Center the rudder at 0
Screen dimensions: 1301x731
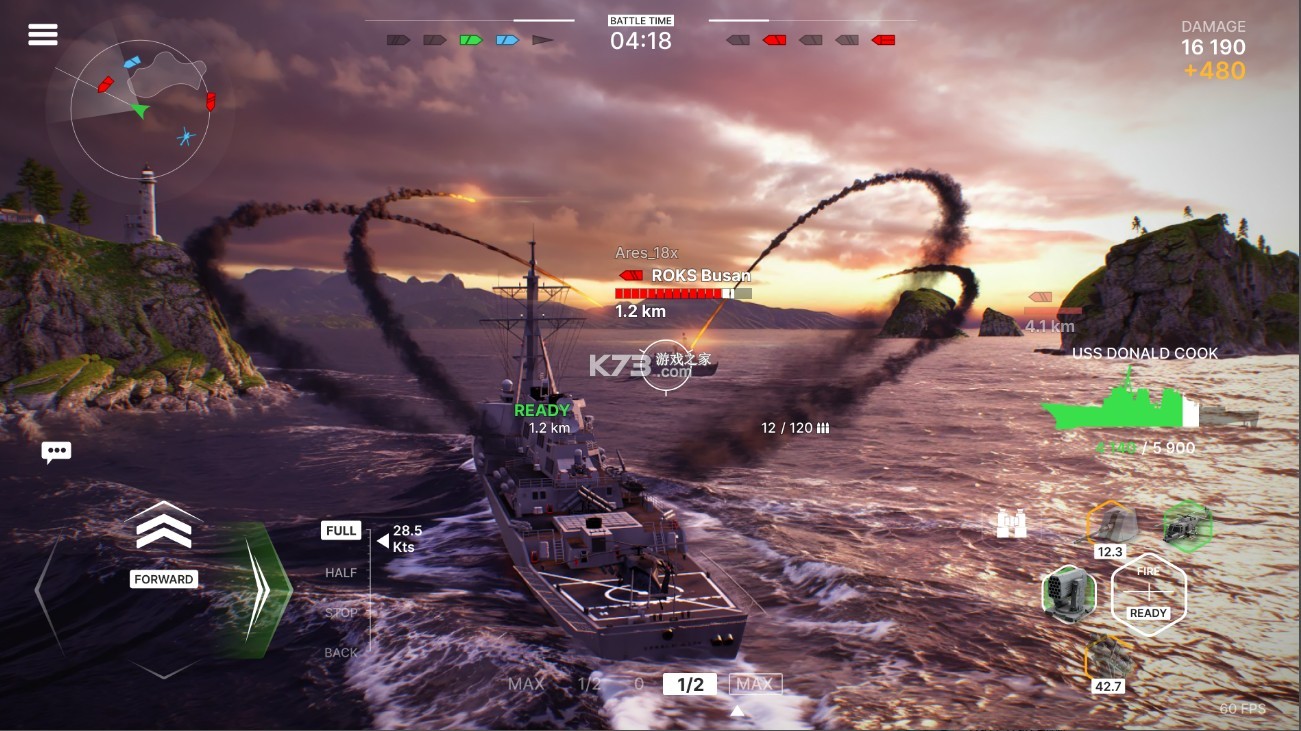[639, 685]
